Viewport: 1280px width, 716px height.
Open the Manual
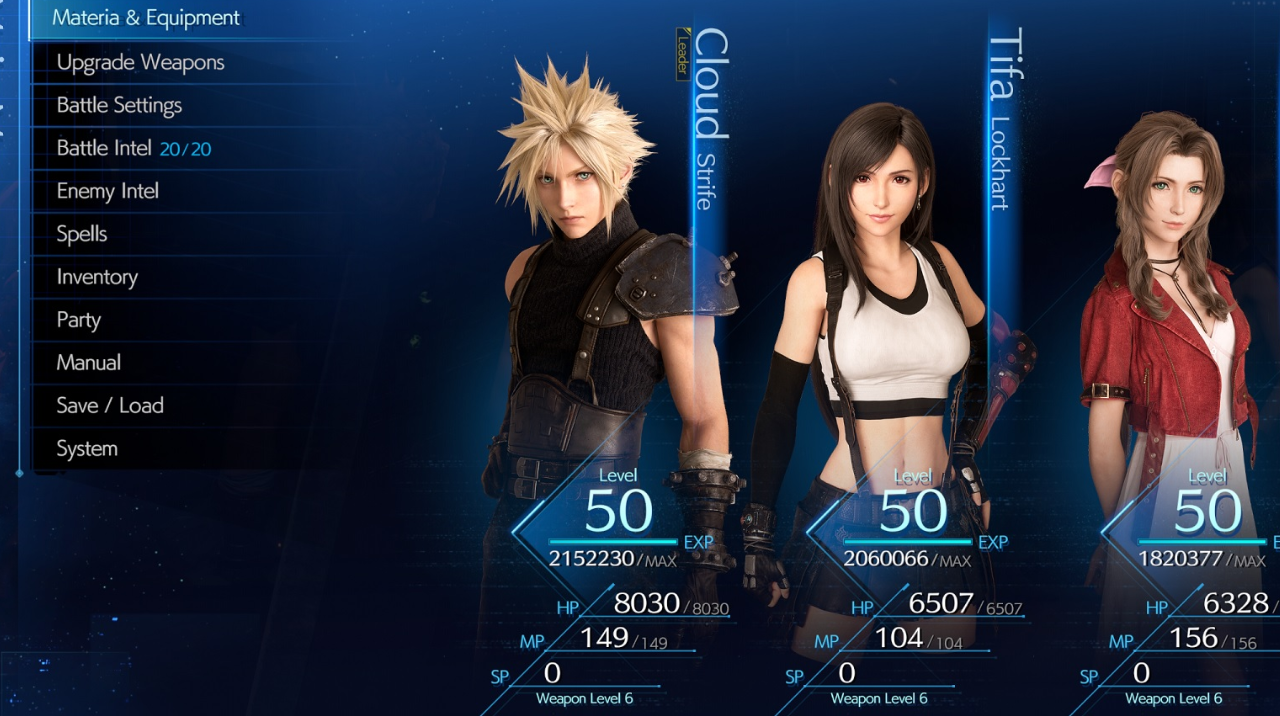88,363
